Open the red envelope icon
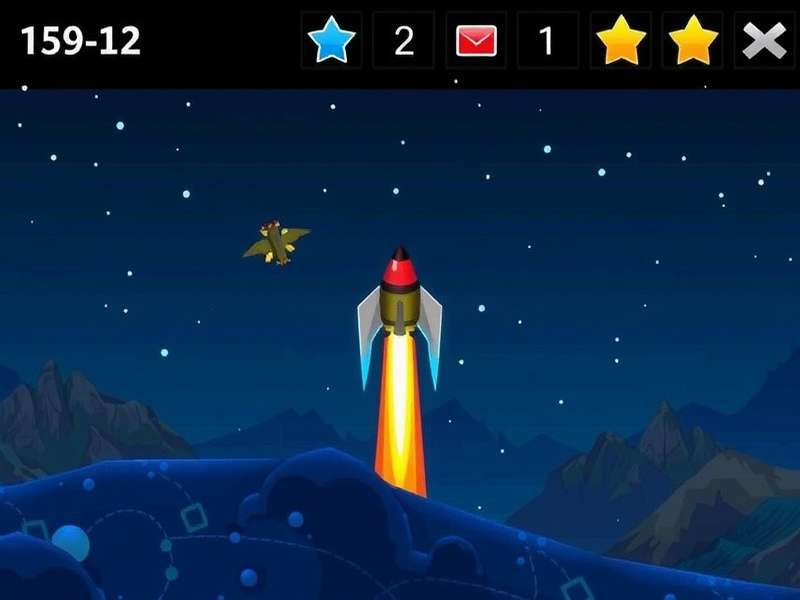 [x=476, y=41]
